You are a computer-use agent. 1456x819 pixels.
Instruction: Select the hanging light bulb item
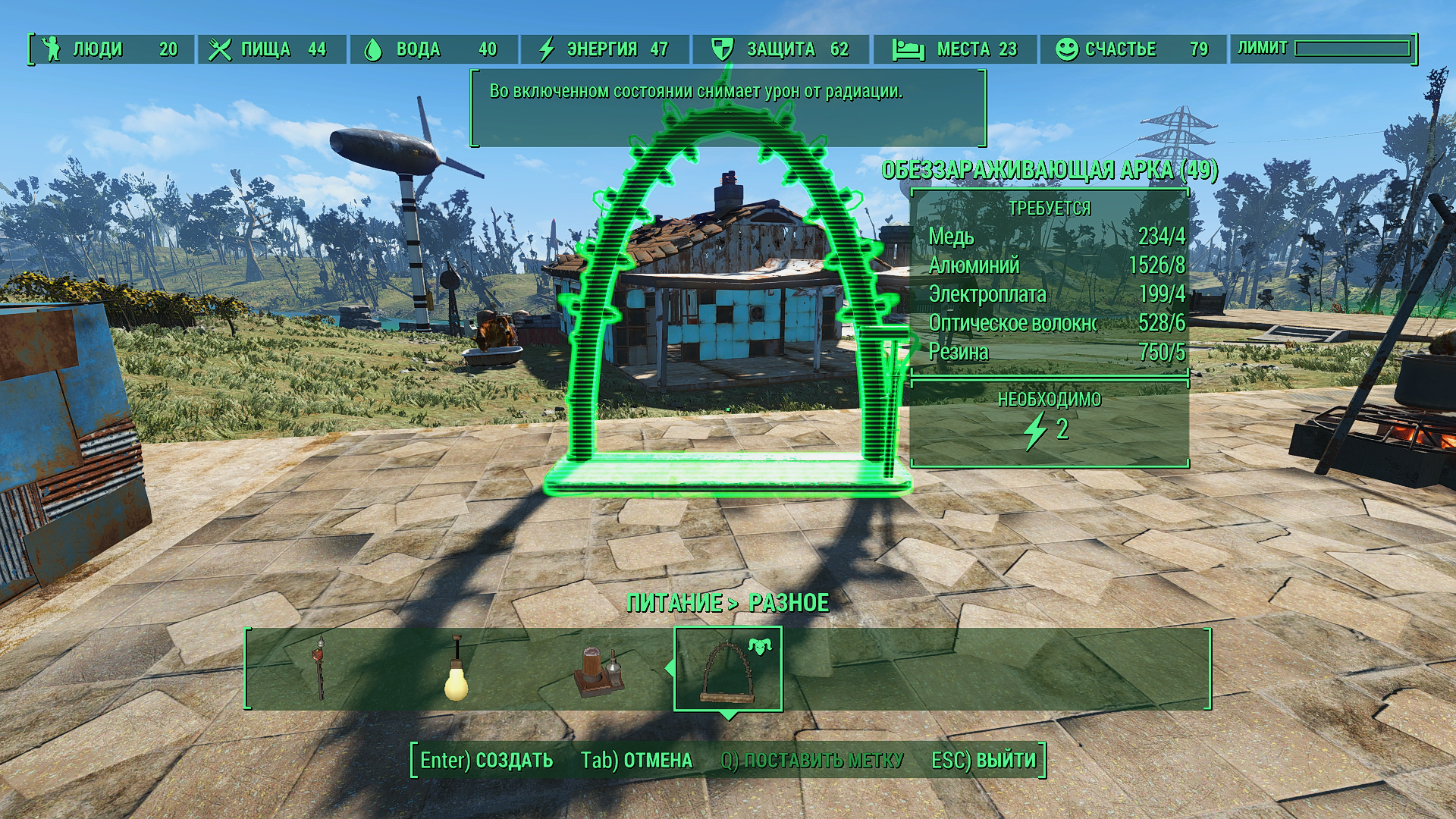tap(456, 669)
